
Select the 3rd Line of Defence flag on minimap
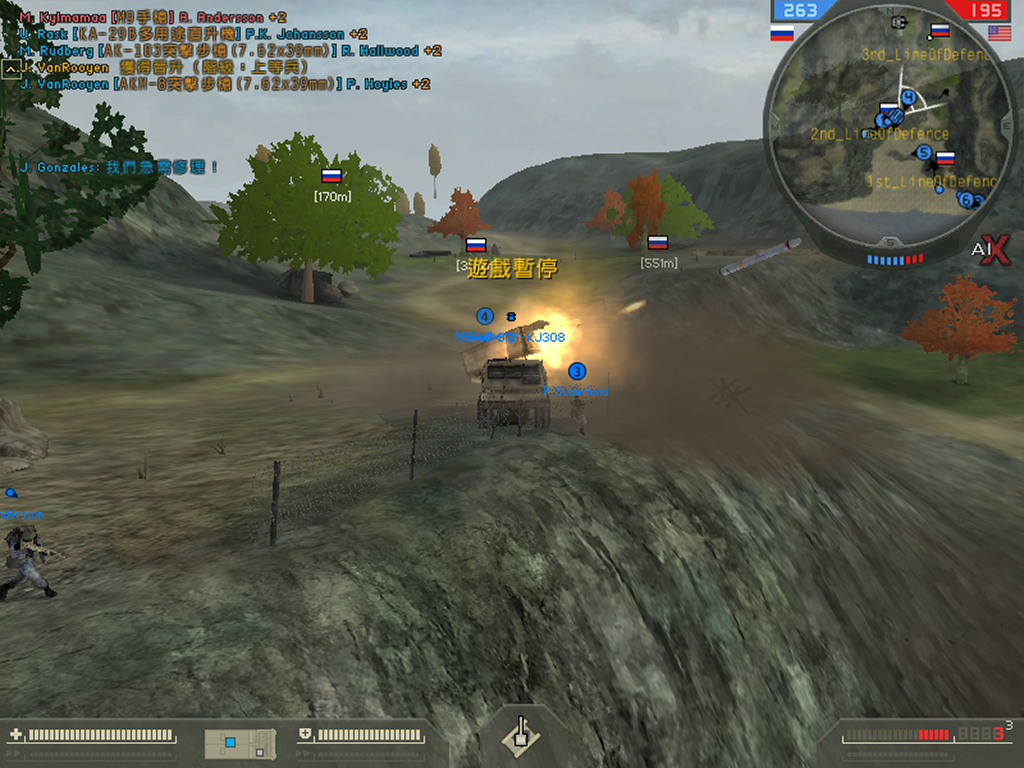939,31
